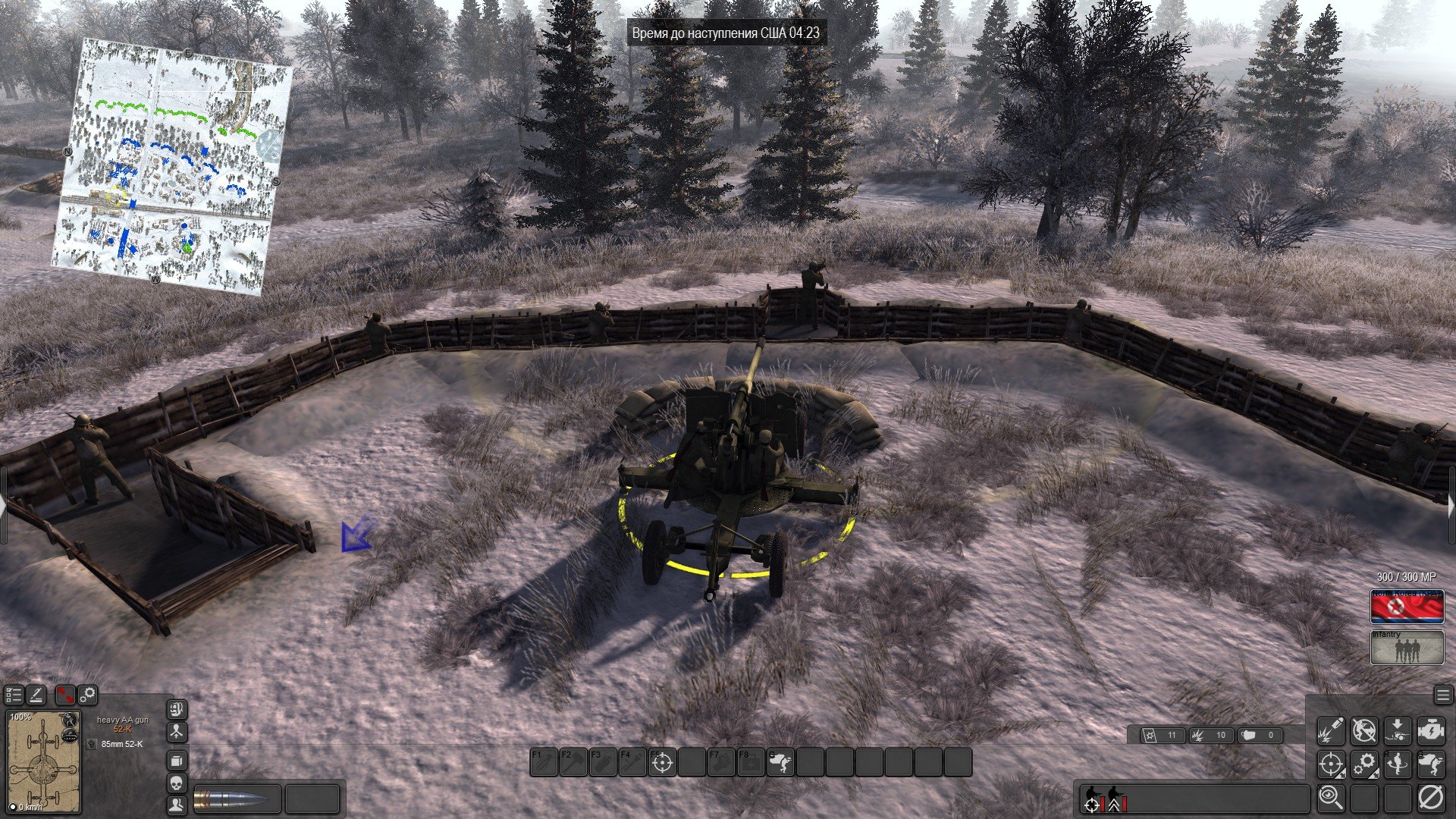Toggle the red dashed line button
The width and height of the screenshot is (1456, 819).
[x=65, y=695]
